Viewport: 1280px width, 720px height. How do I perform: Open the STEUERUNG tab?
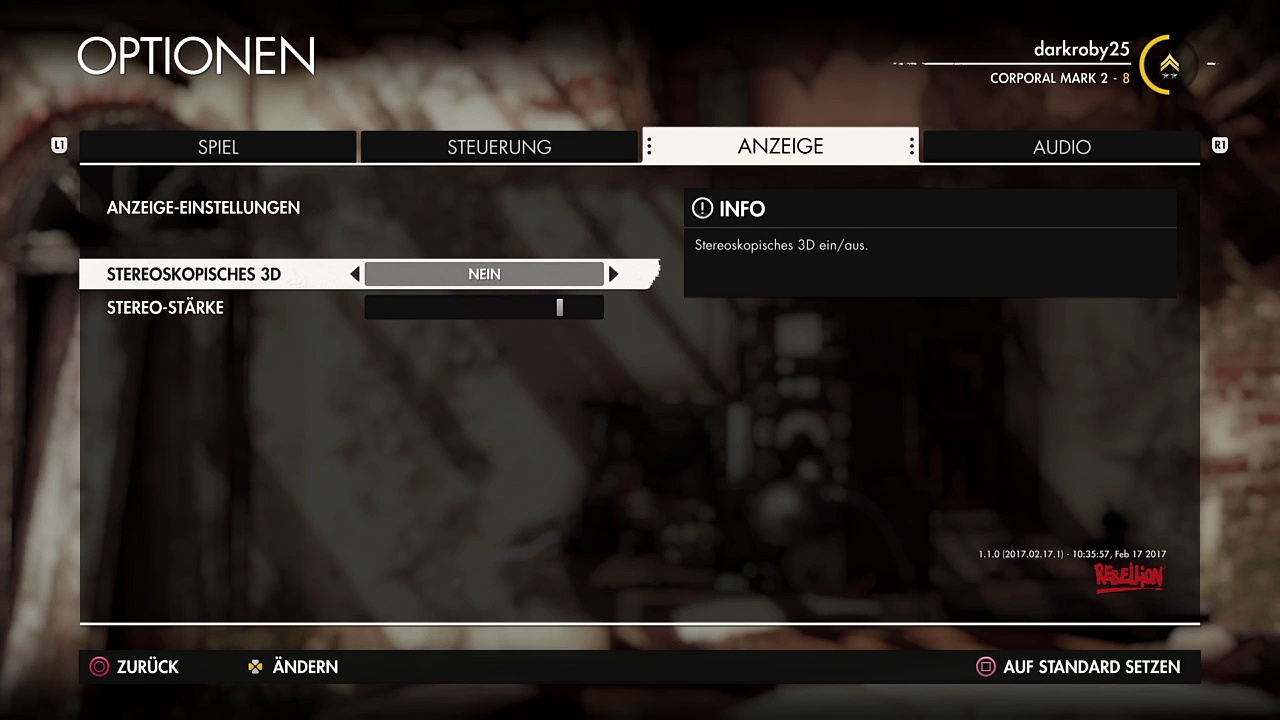(499, 147)
